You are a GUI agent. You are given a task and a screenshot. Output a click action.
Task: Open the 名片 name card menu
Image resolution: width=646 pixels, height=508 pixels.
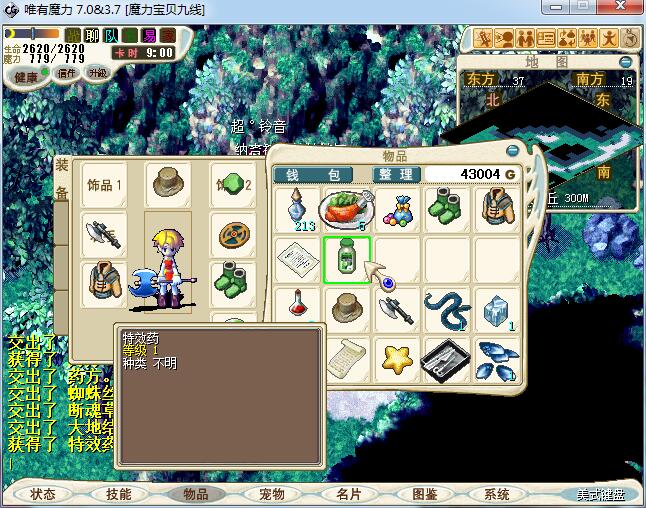348,494
